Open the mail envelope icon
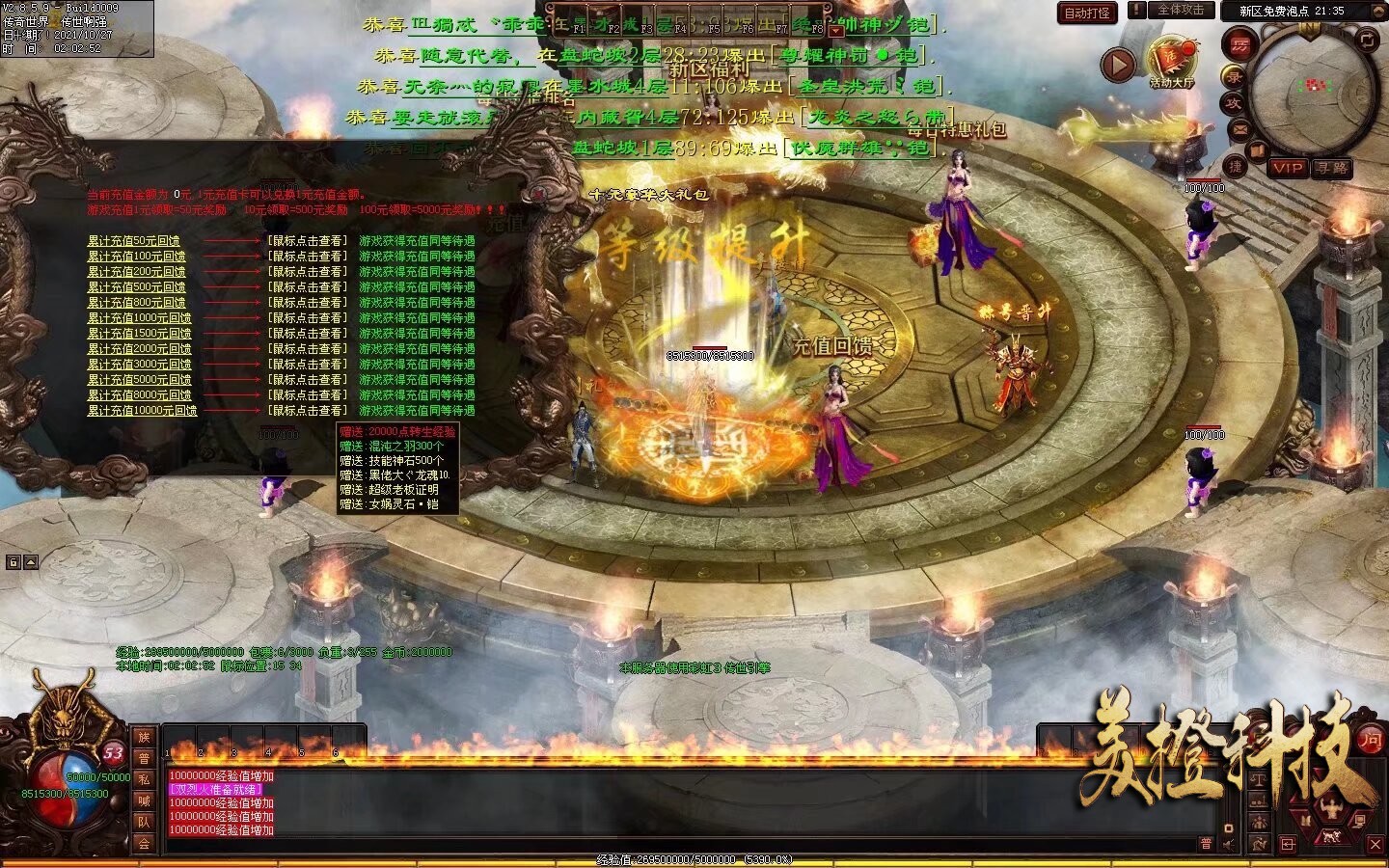The image size is (1389, 868). [x=1240, y=129]
